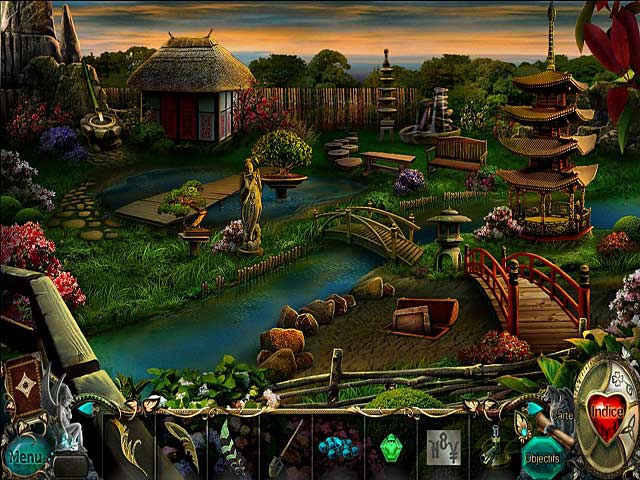Use the Indice heart hint button
640x480 pixels.
pos(606,410)
